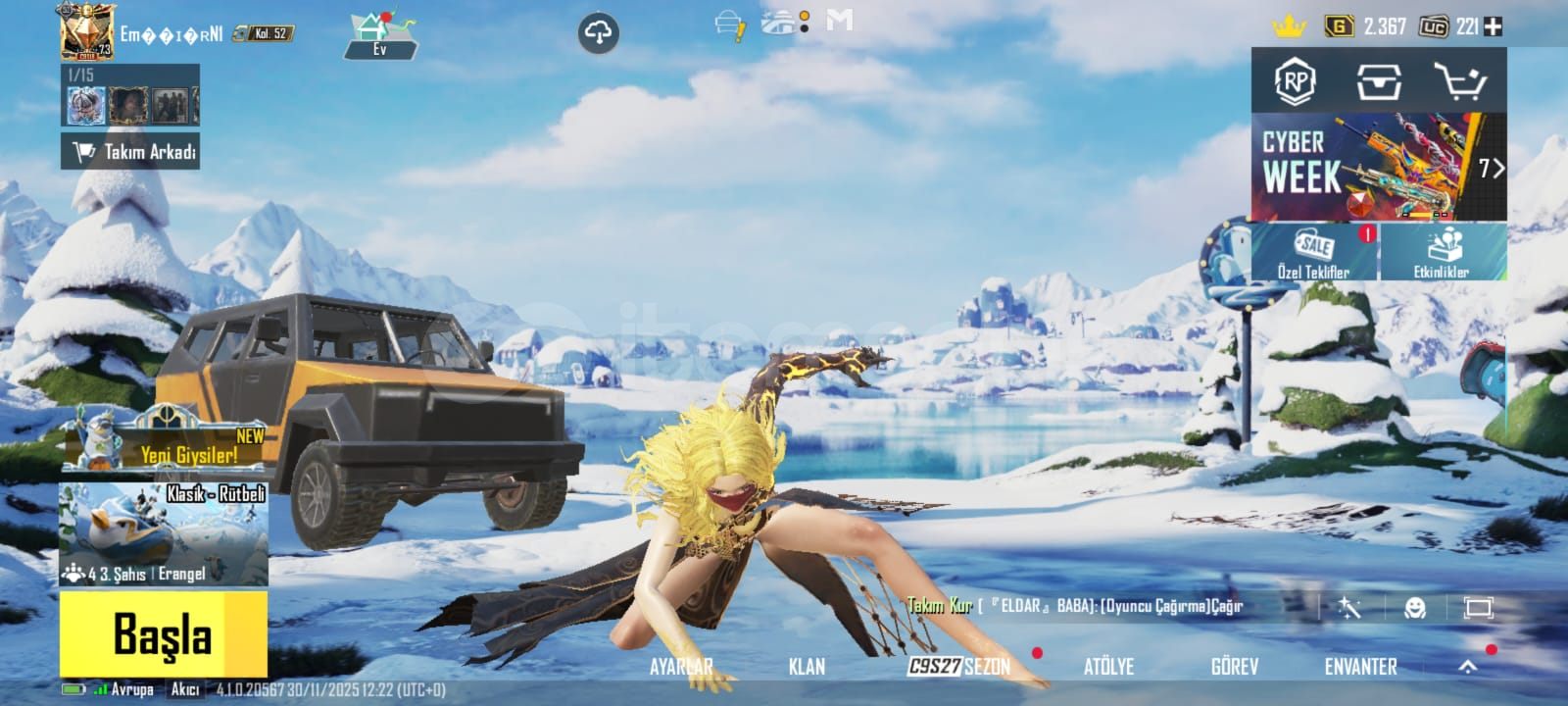
Task: Add UC with the plus button
Action: (x=1493, y=27)
